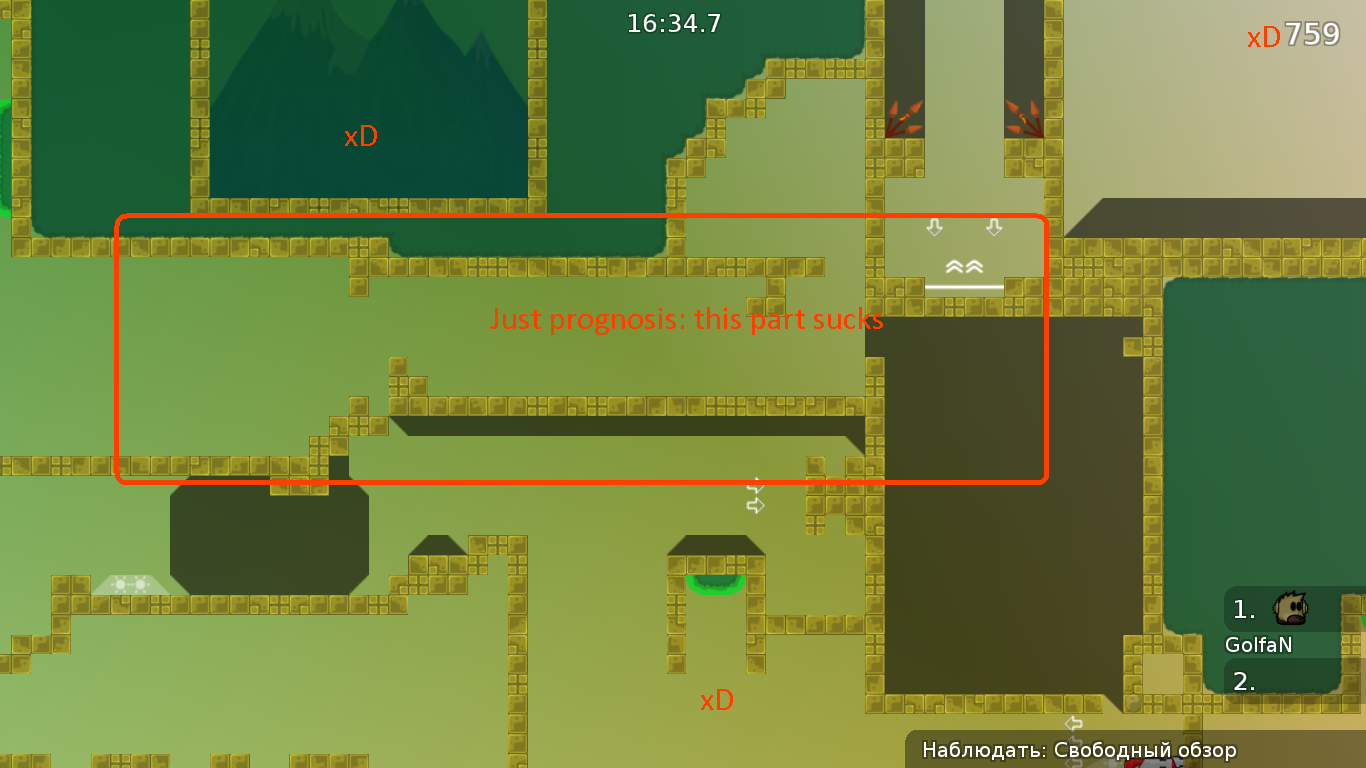Select rank 1 entry in the leaderboard

point(1243,608)
